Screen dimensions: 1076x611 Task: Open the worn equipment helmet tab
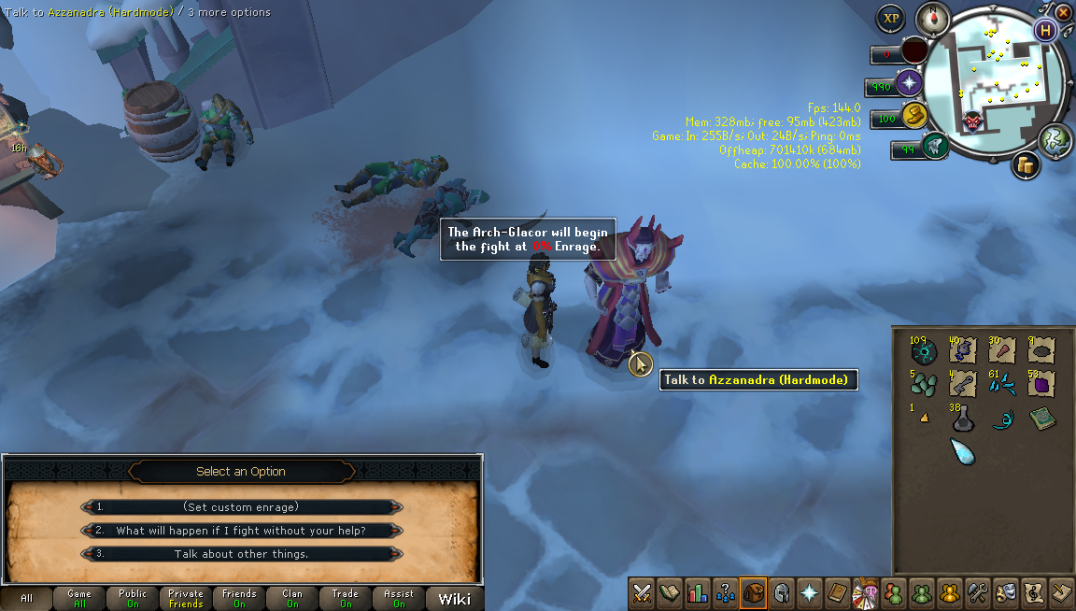click(780, 592)
